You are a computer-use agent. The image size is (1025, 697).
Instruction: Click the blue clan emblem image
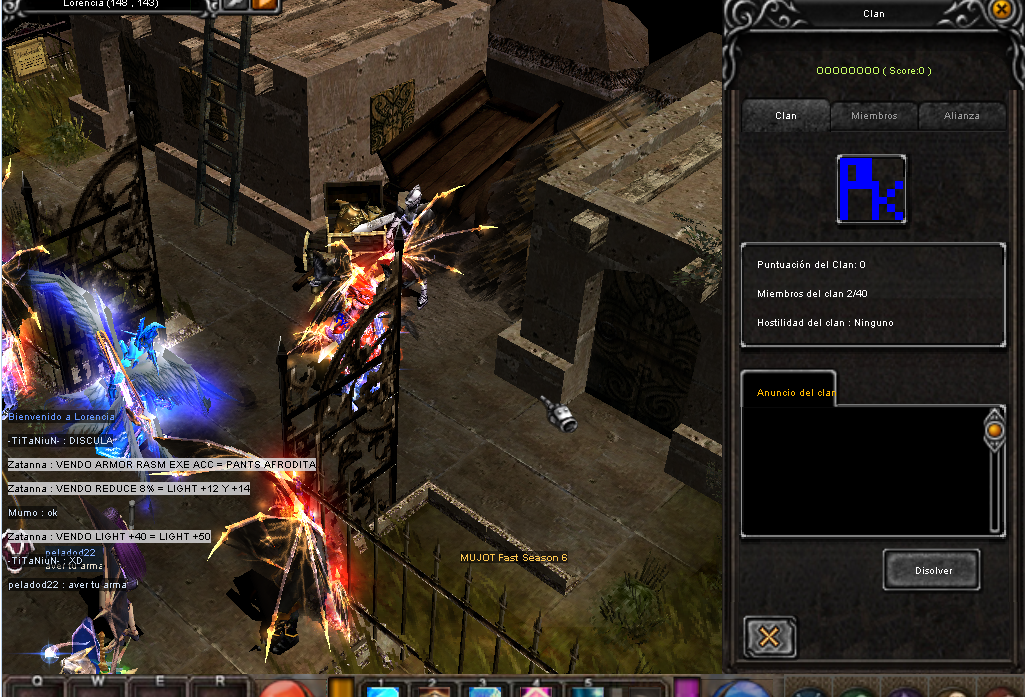pyautogui.click(x=871, y=189)
